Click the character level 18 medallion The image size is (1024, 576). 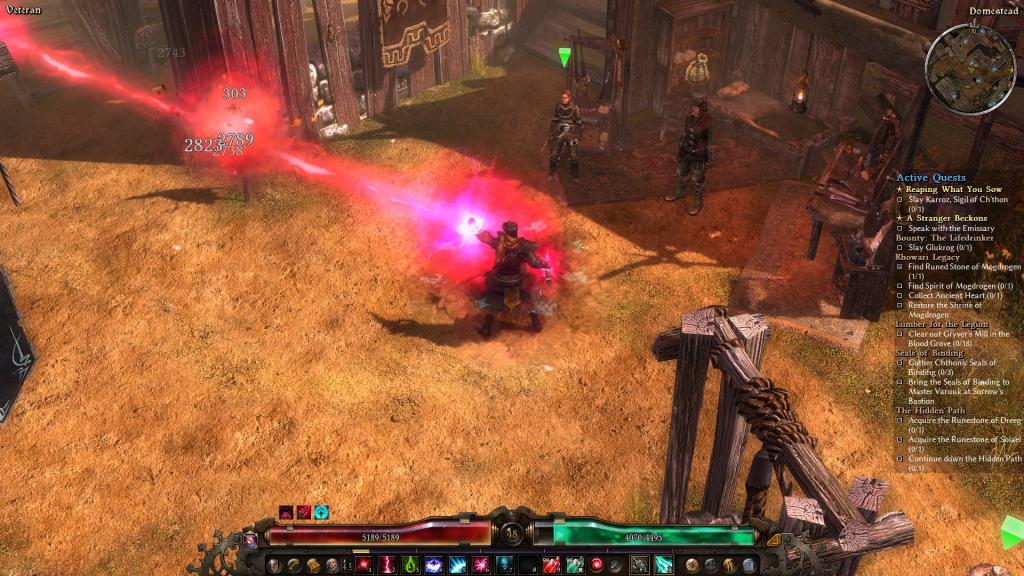[511, 533]
